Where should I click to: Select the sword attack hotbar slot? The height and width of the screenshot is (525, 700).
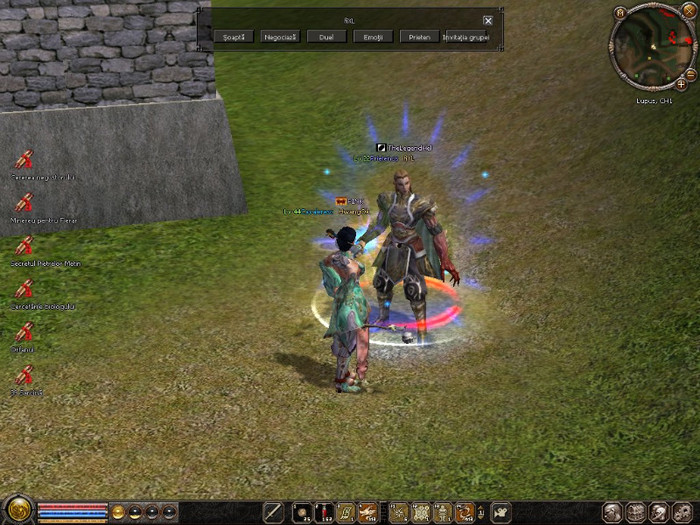click(x=273, y=512)
